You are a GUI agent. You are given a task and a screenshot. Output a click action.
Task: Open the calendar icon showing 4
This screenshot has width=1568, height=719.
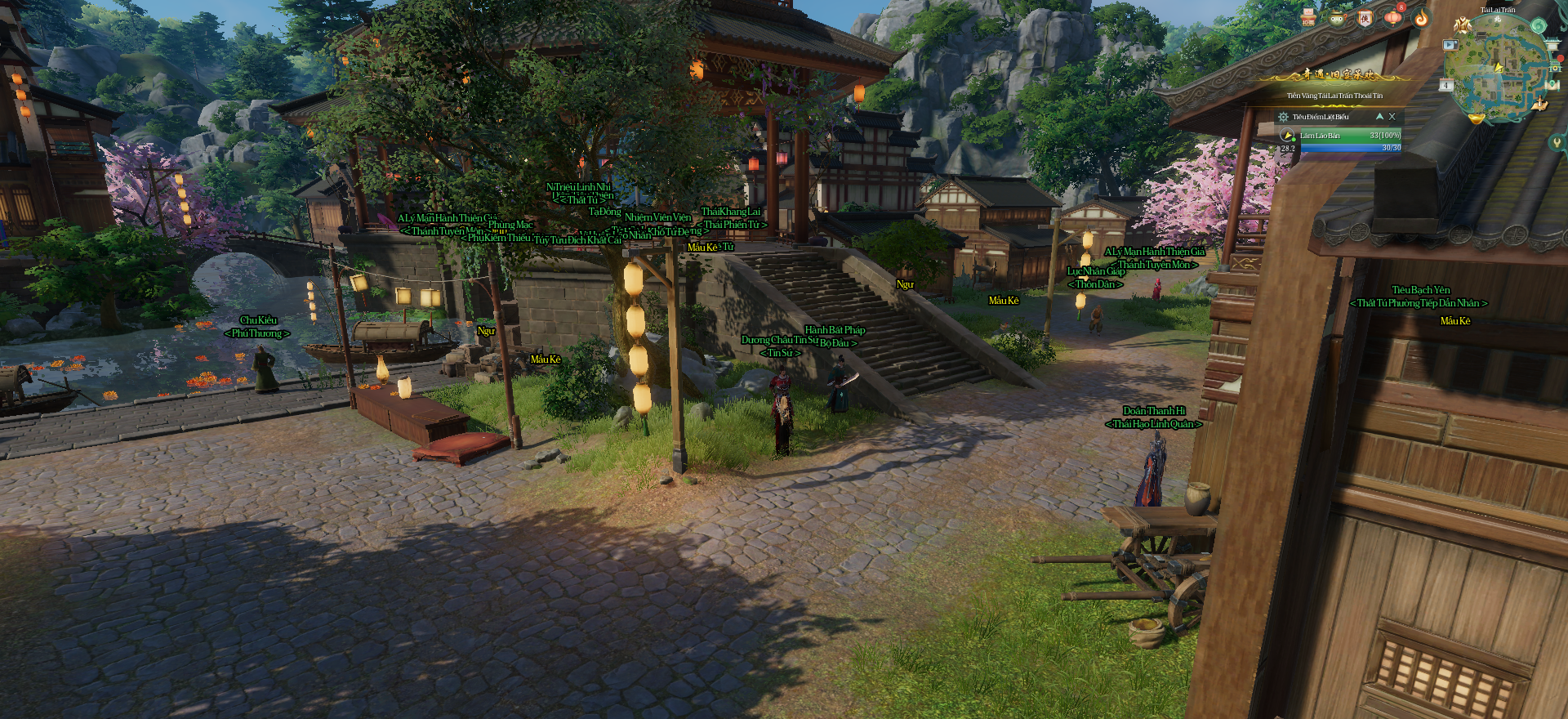pyautogui.click(x=1446, y=85)
